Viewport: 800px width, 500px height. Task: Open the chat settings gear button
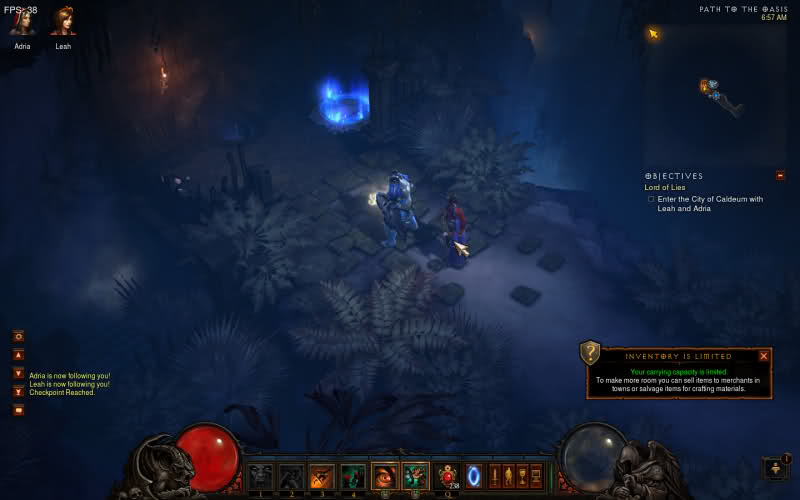point(18,336)
